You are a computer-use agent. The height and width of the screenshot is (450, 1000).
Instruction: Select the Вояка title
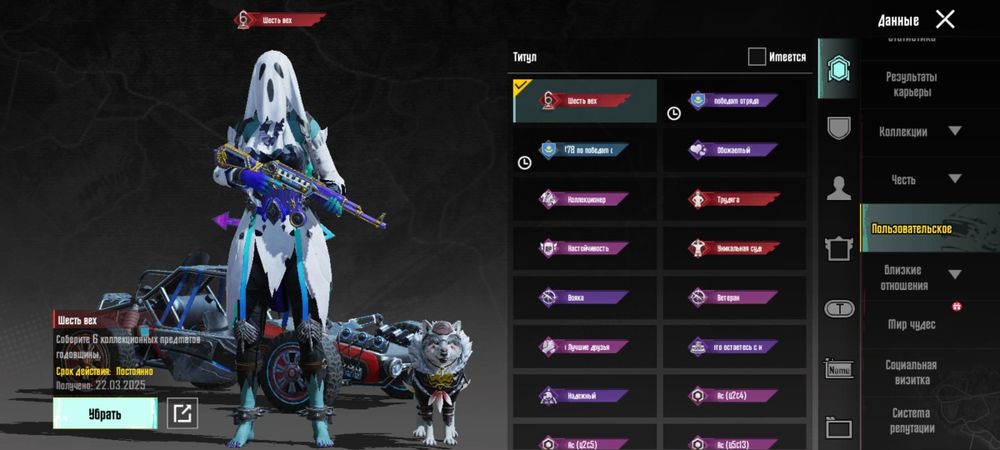[585, 297]
